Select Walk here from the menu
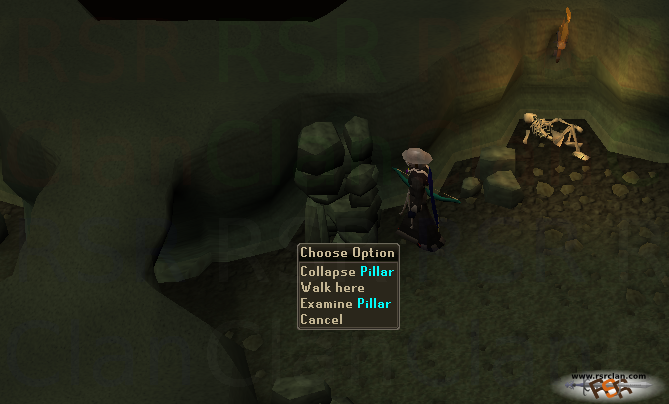The width and height of the screenshot is (669, 404). [332, 287]
